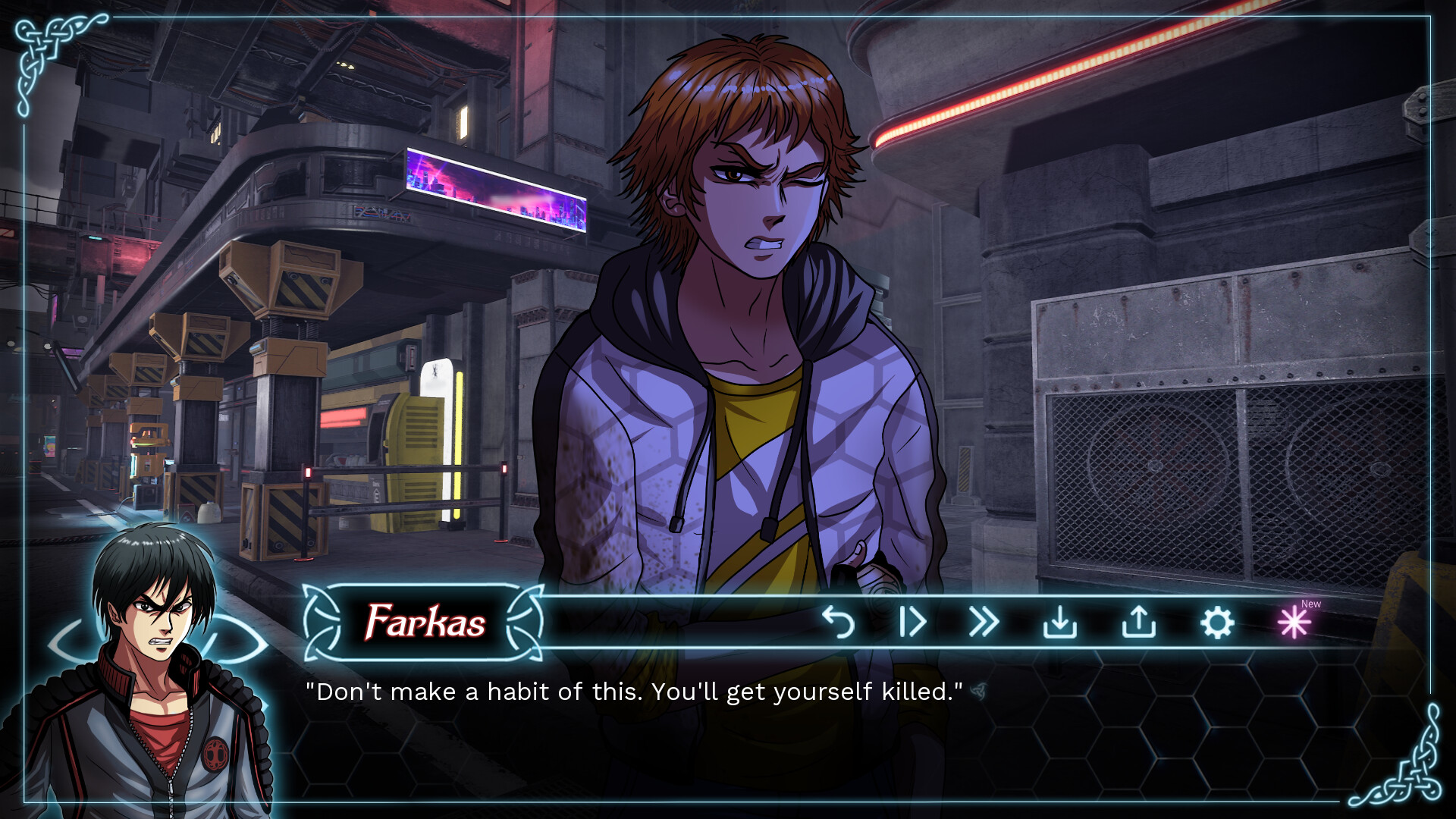Open the load menu via upload-arrow icon
1456x819 pixels.
point(1138,623)
